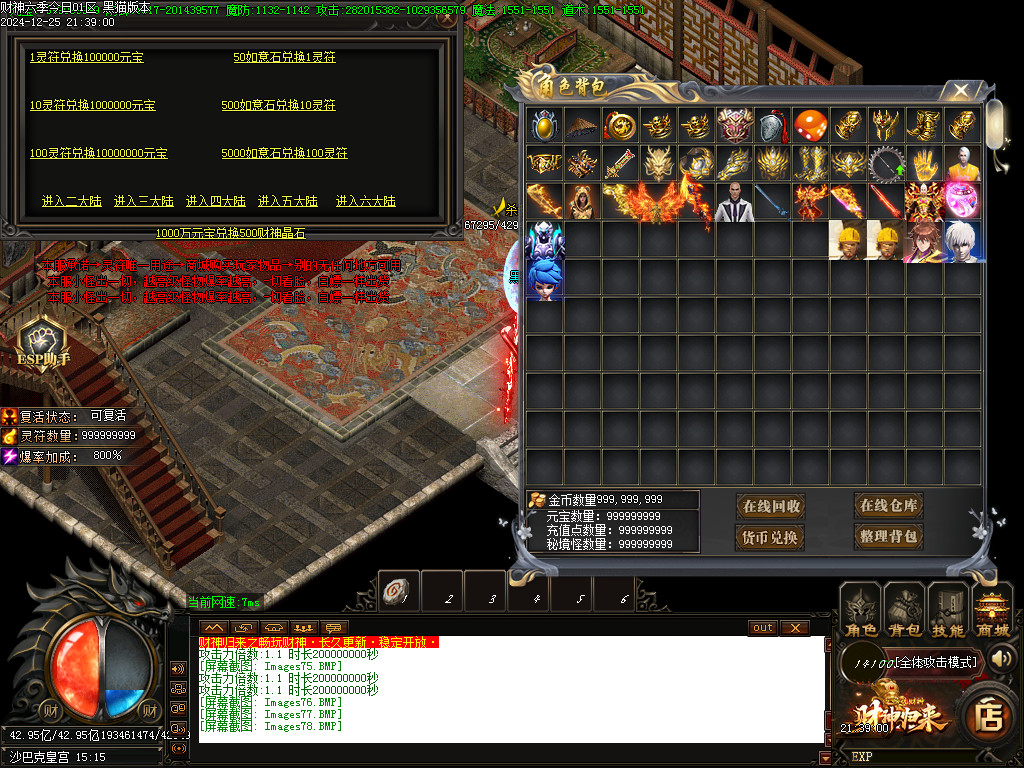Screen dimensions: 1024x768
Task: Choose 50如意石兑换1灵符 exchange option
Action: [x=284, y=58]
